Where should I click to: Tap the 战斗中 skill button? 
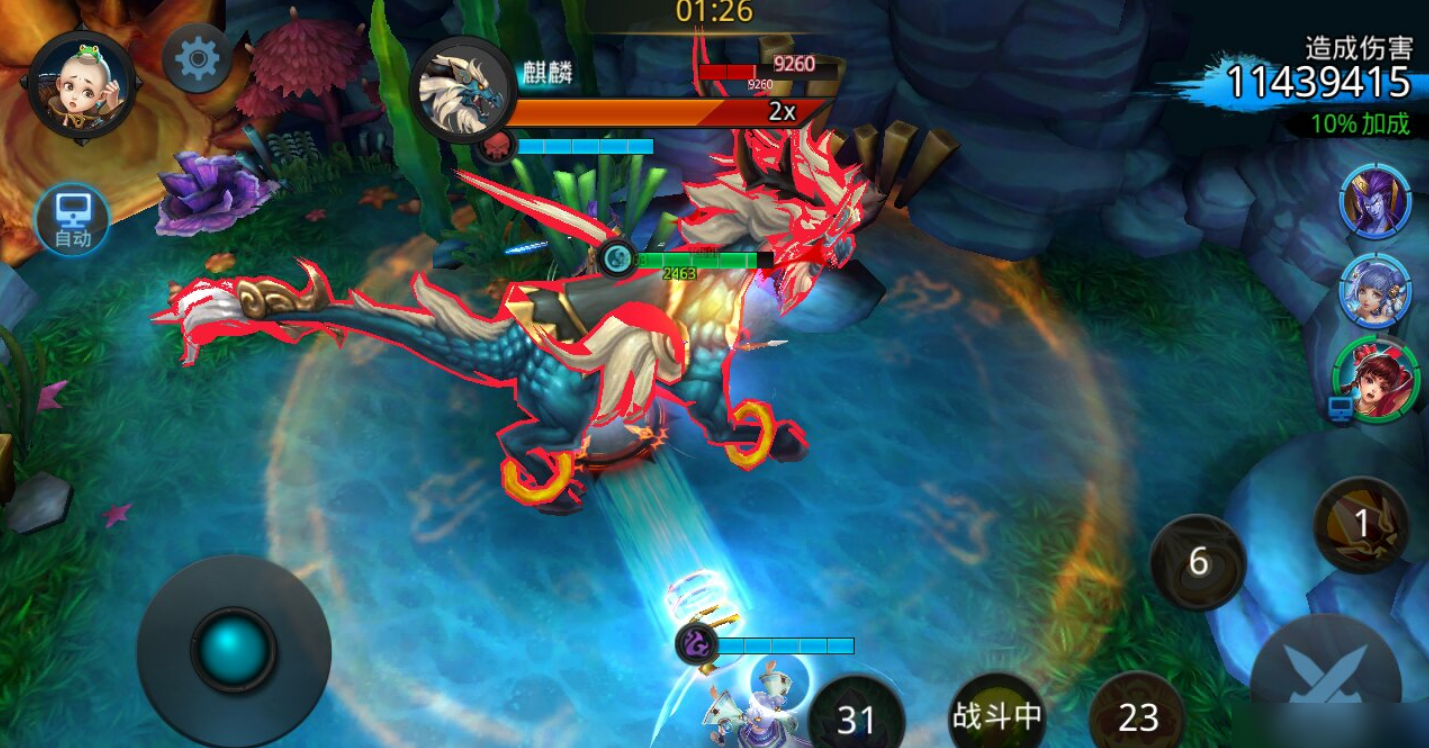tap(997, 714)
